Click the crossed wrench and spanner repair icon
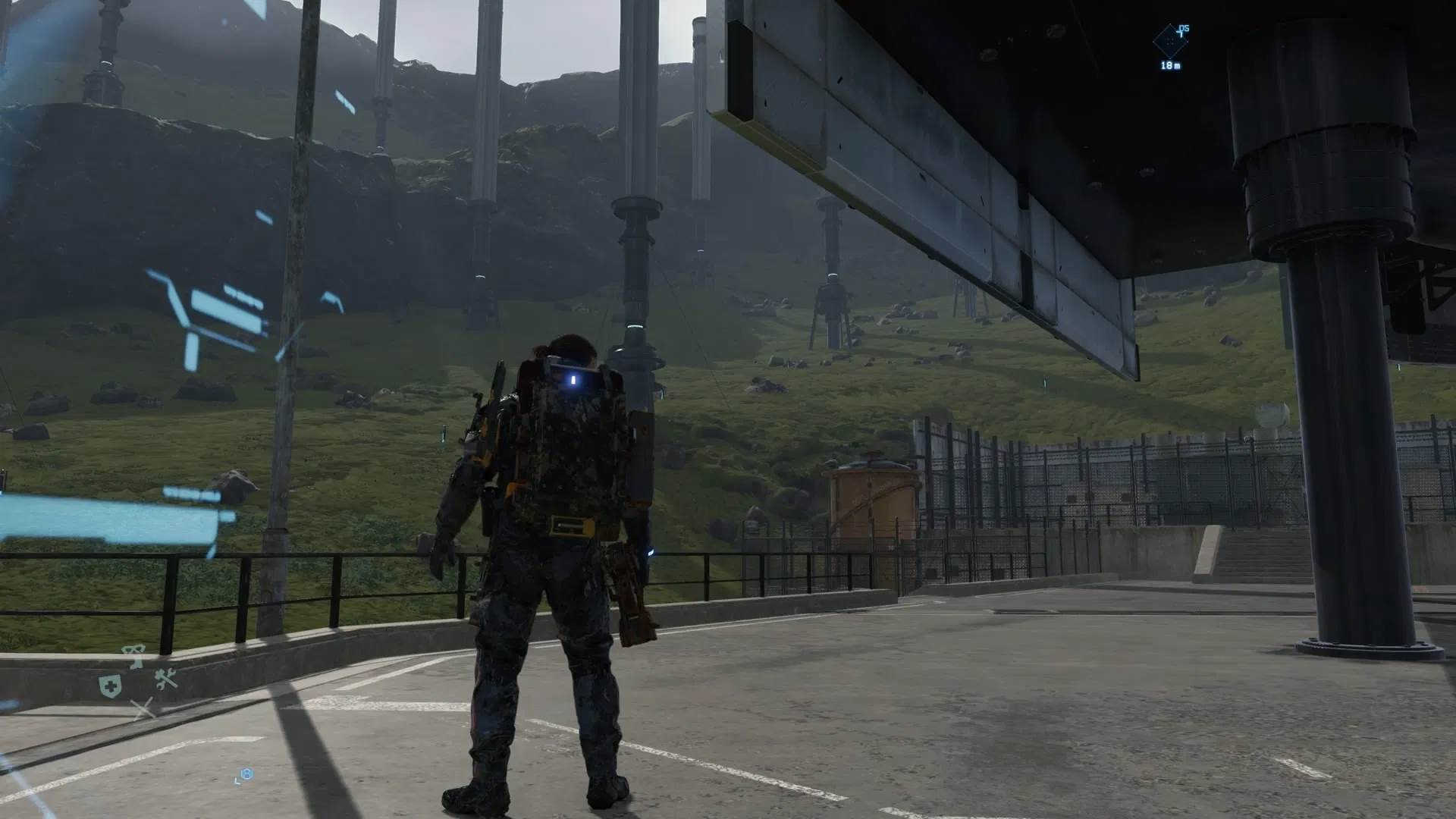The image size is (1456, 819). [x=165, y=679]
